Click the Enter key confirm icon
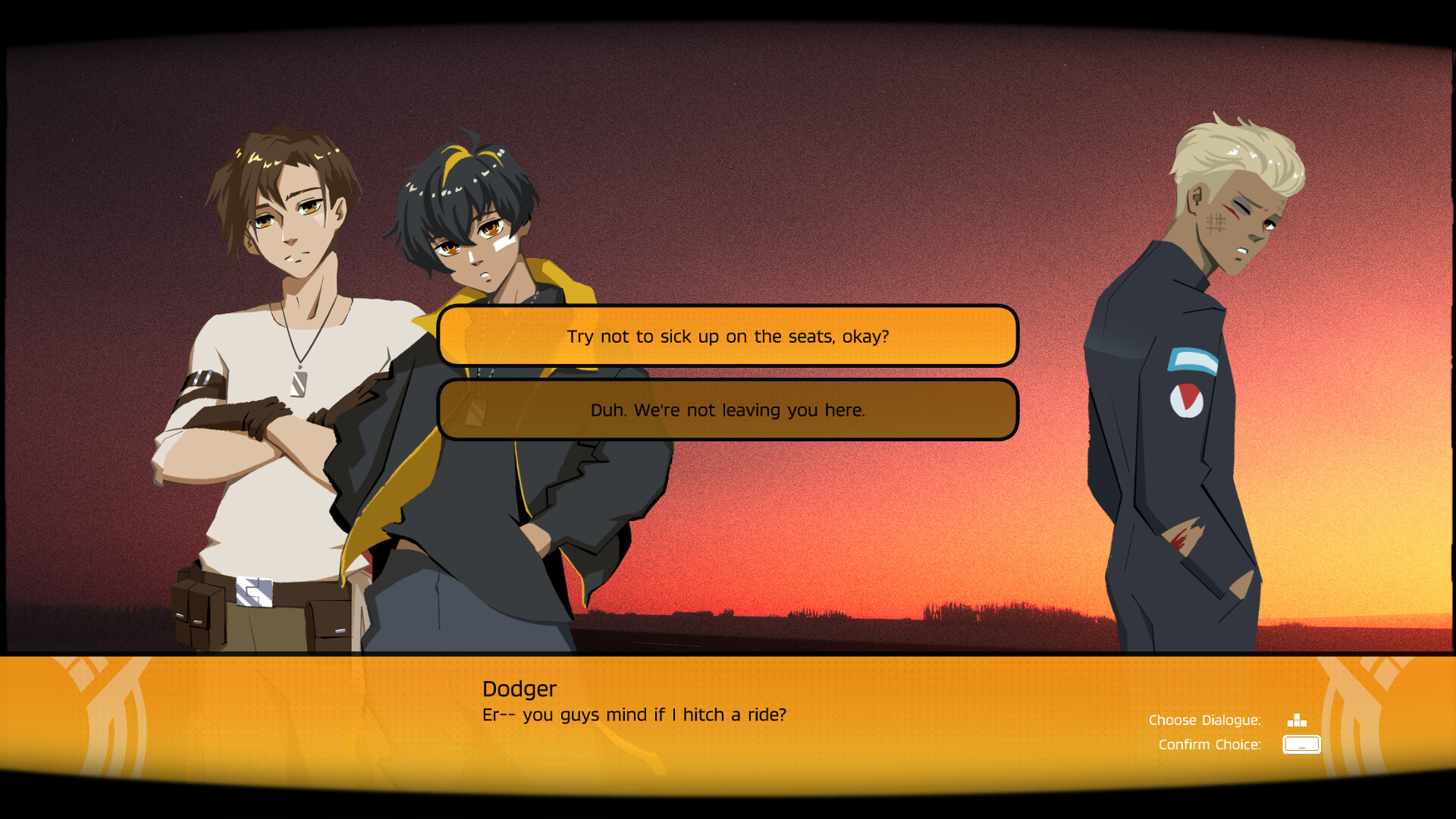1456x819 pixels. tap(1301, 745)
